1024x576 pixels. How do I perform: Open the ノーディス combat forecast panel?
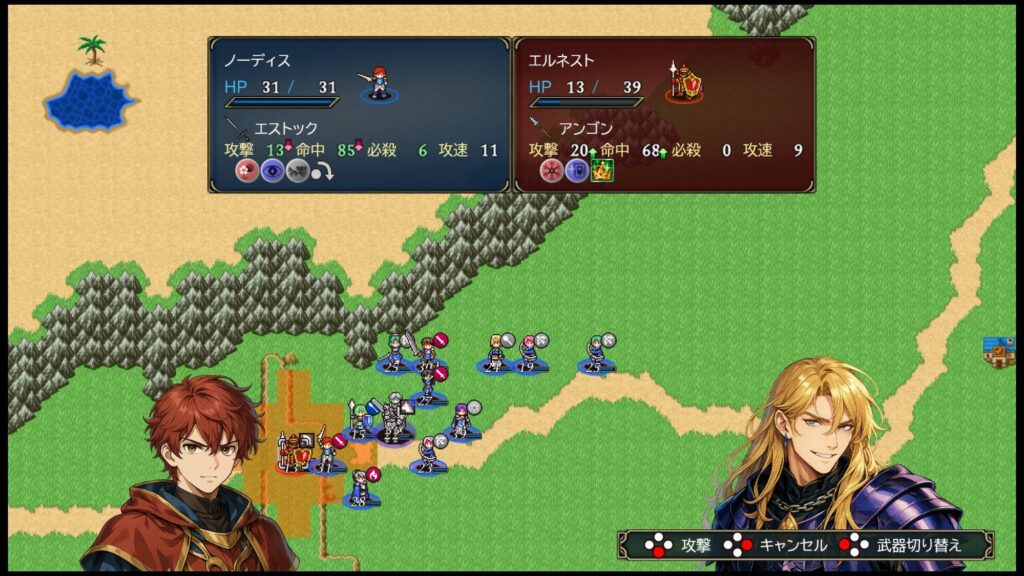[x=360, y=114]
